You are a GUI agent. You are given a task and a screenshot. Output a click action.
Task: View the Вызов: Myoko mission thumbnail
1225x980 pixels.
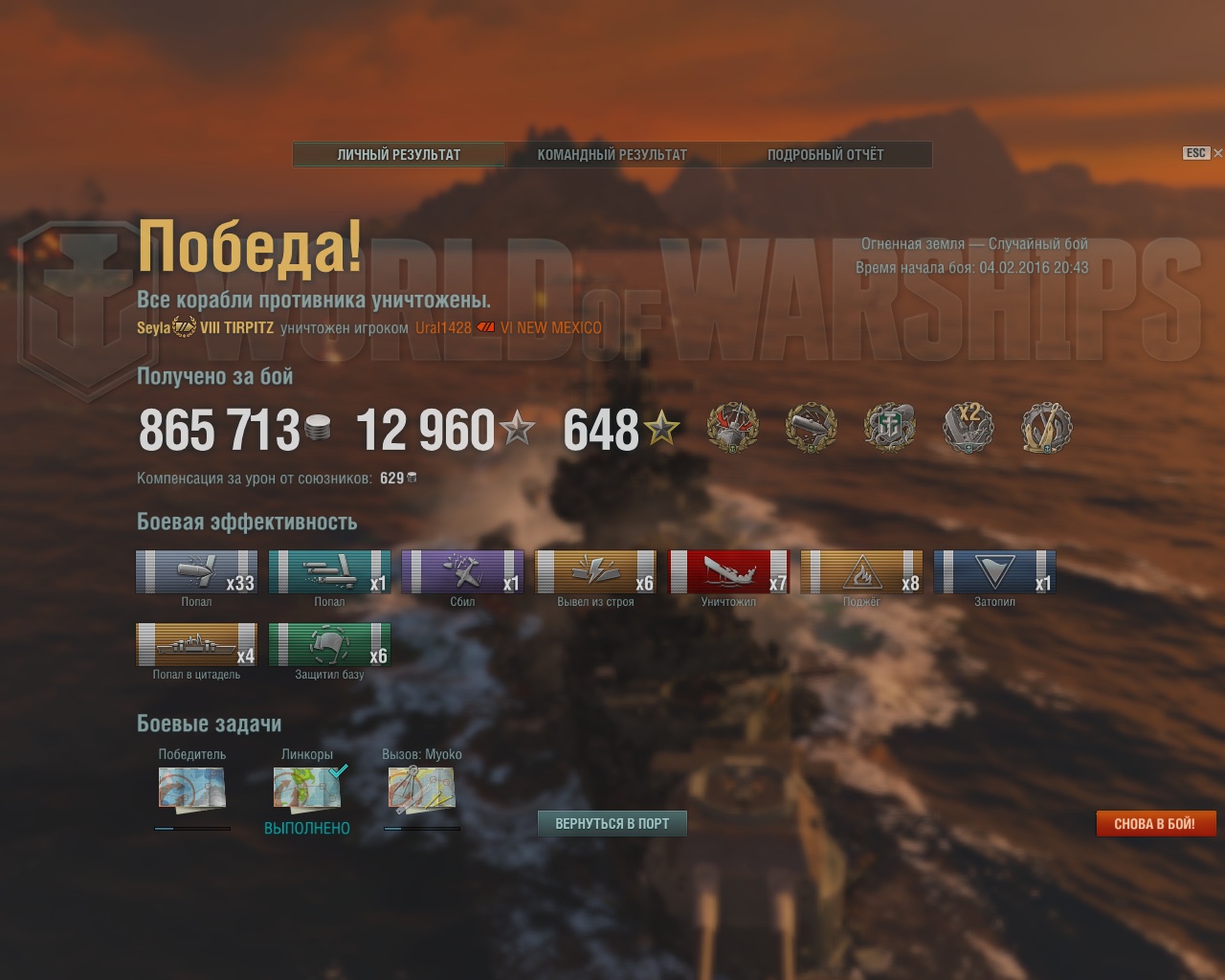421,790
